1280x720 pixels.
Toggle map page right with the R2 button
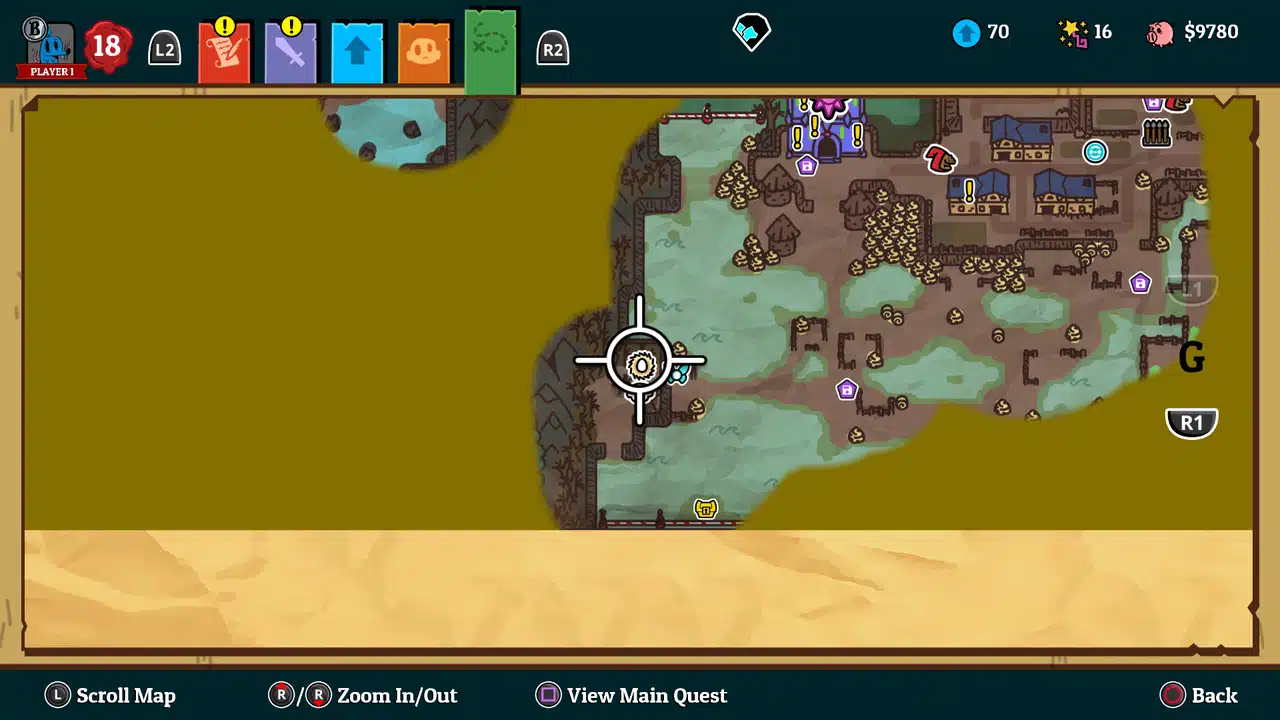(x=553, y=48)
